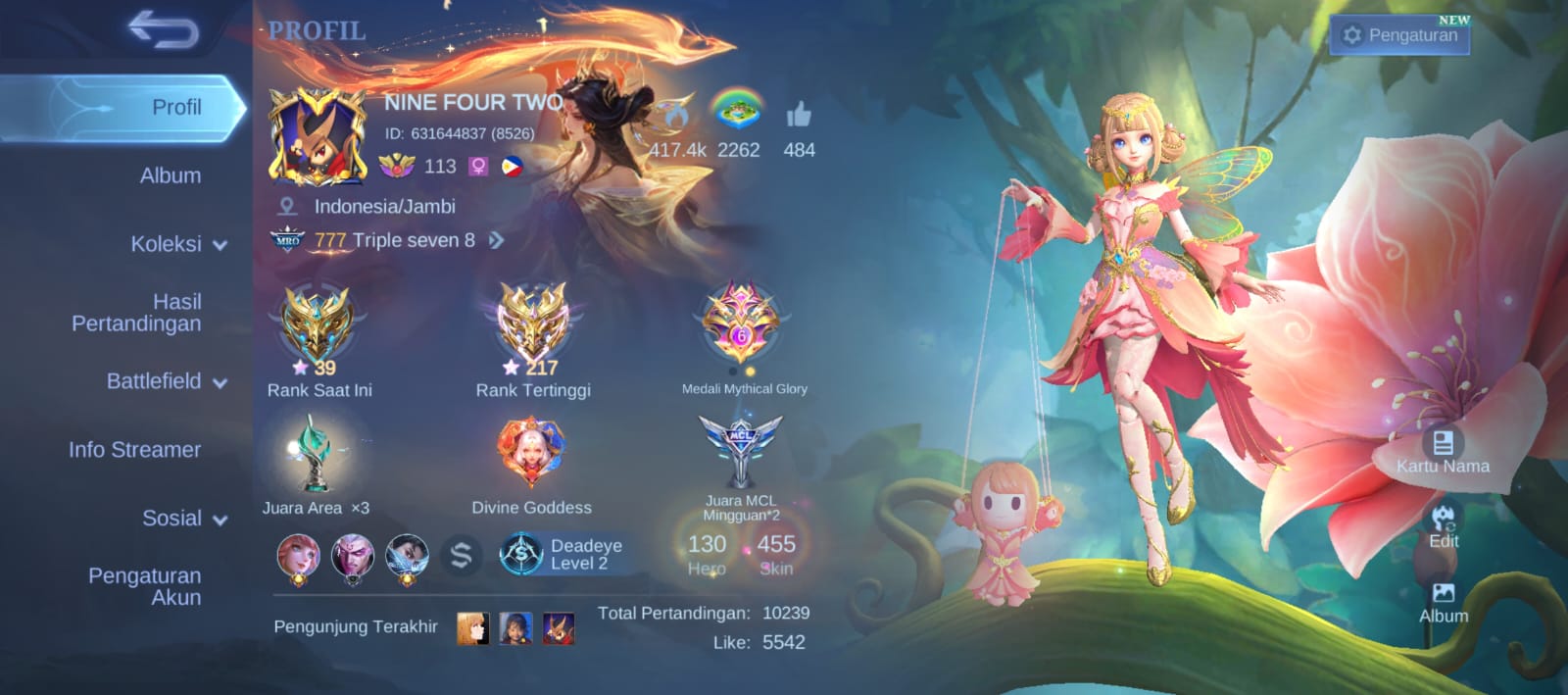Open Pengaturan Akun account settings
The height and width of the screenshot is (695, 1568).
point(144,586)
